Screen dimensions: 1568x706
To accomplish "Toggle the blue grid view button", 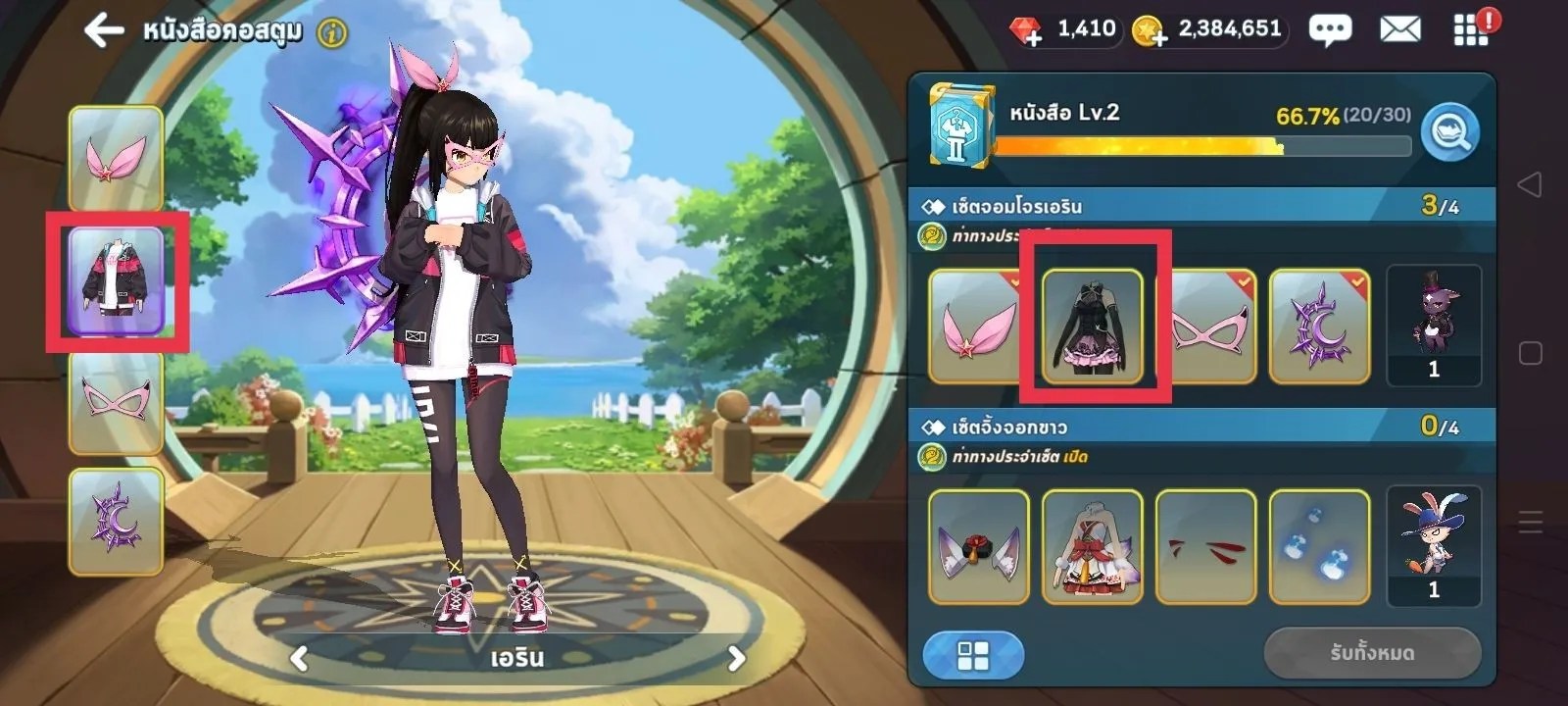I will 973,655.
